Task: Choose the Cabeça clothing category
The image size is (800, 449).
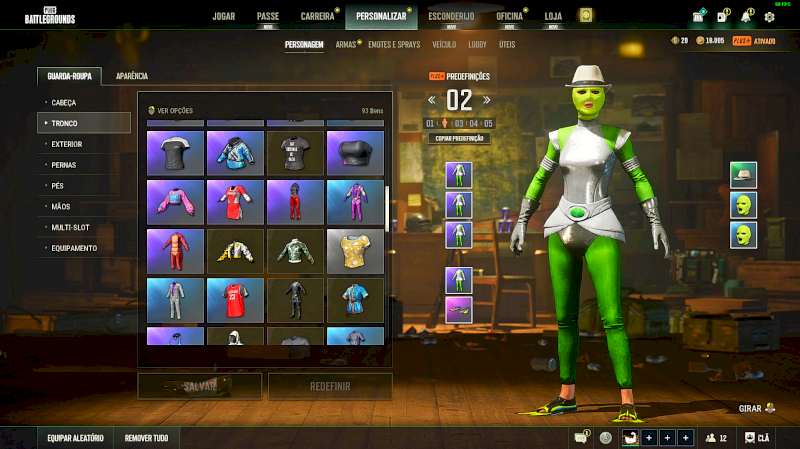Action: [x=63, y=102]
